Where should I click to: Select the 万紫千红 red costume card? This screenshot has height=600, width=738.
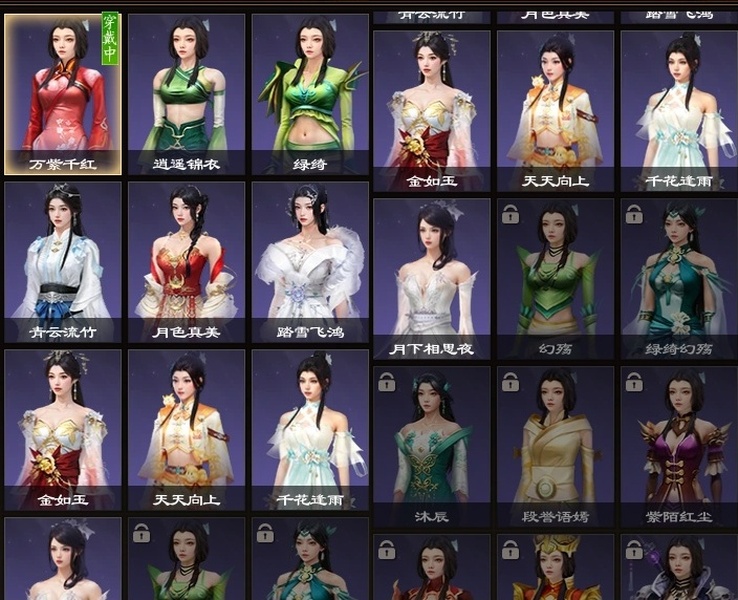(x=63, y=94)
